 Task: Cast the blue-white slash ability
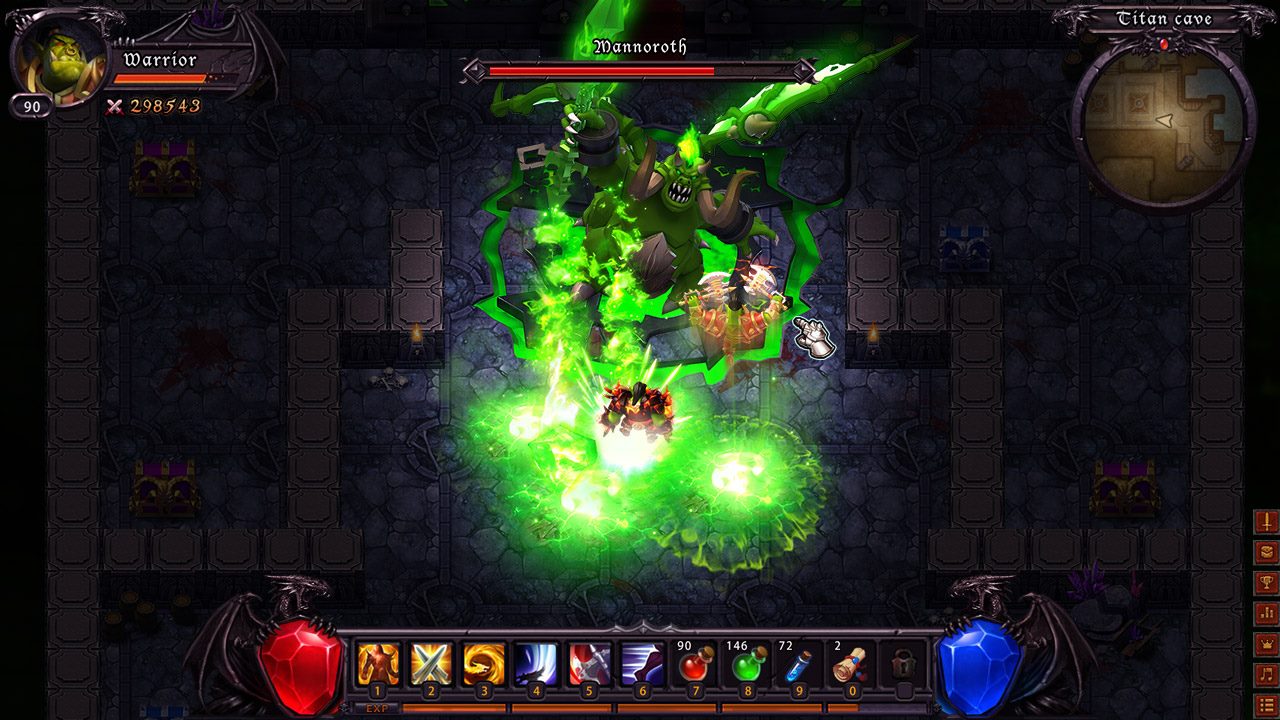click(x=536, y=664)
